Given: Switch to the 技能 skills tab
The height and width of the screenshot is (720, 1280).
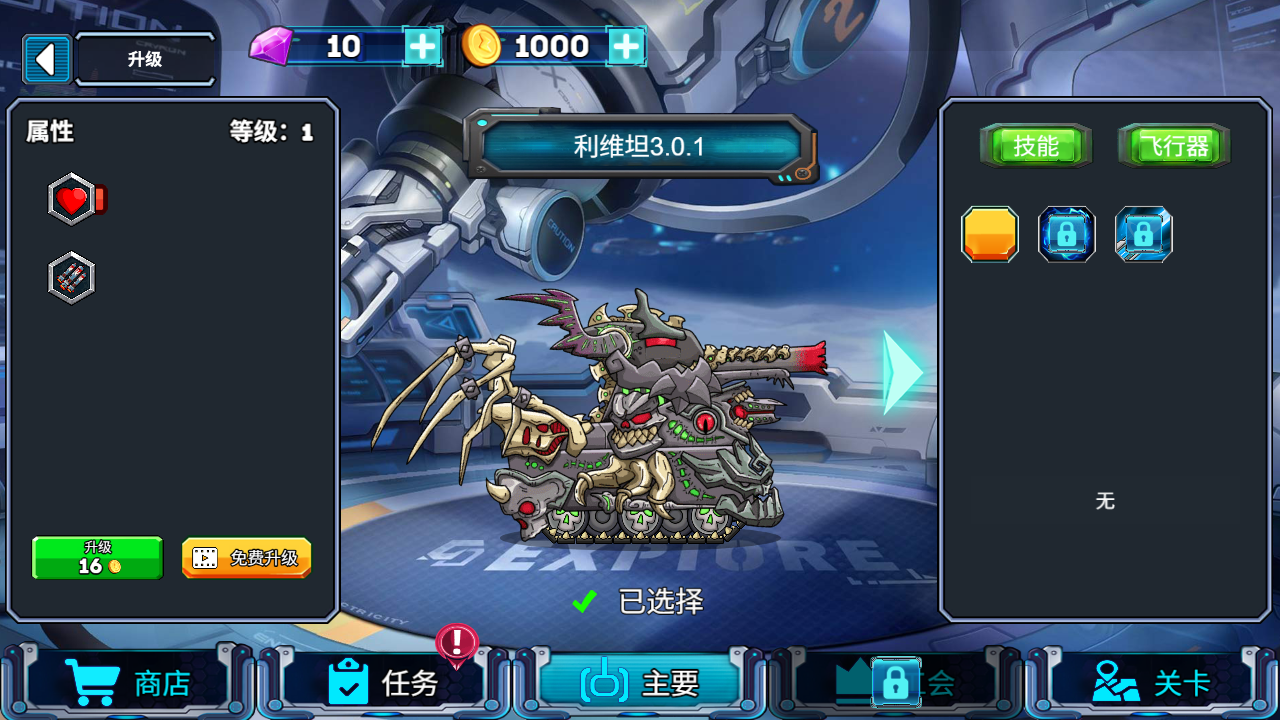Looking at the screenshot, I should click(x=1035, y=147).
